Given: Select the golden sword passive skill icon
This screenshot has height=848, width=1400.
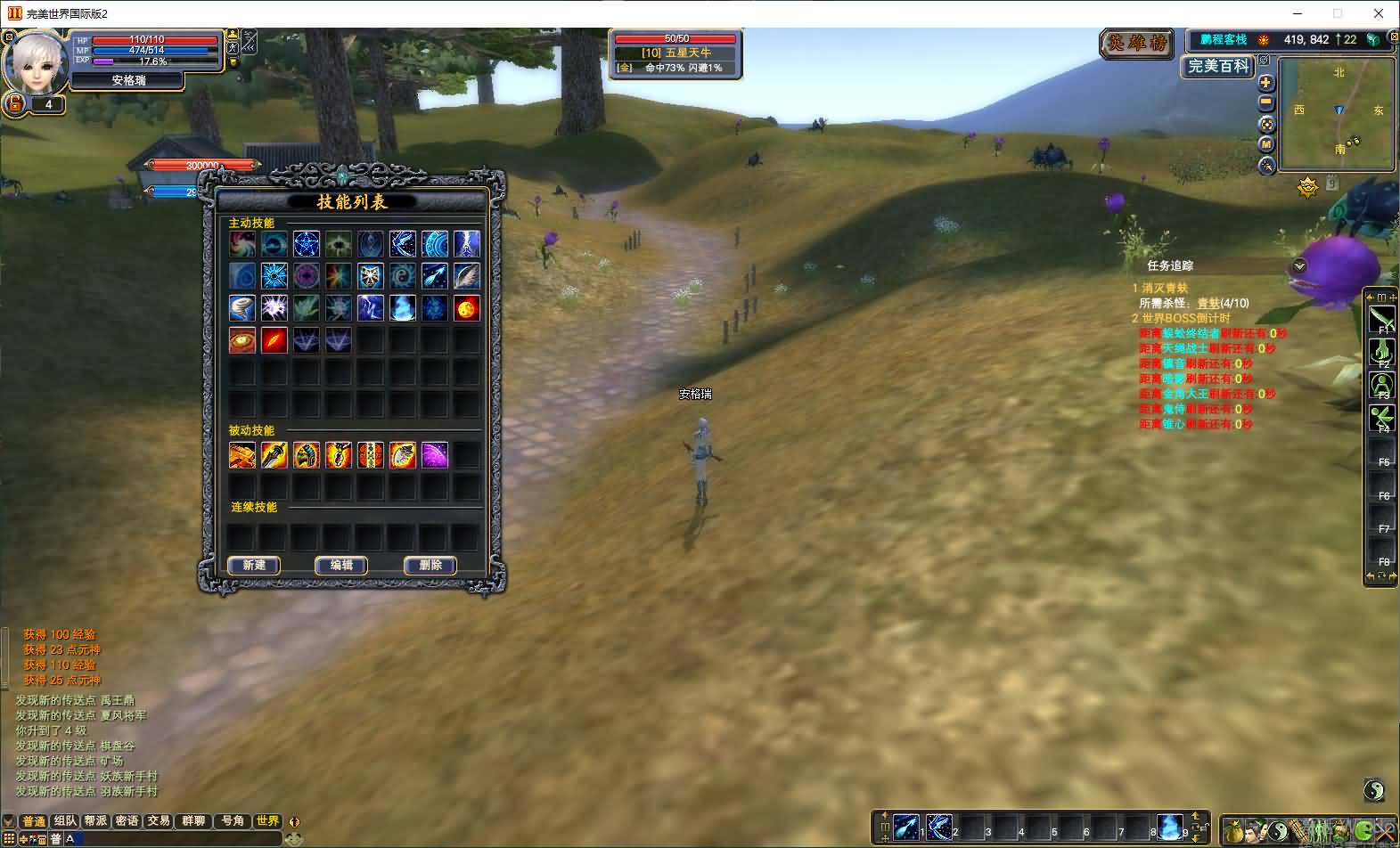Looking at the screenshot, I should pyautogui.click(x=274, y=455).
